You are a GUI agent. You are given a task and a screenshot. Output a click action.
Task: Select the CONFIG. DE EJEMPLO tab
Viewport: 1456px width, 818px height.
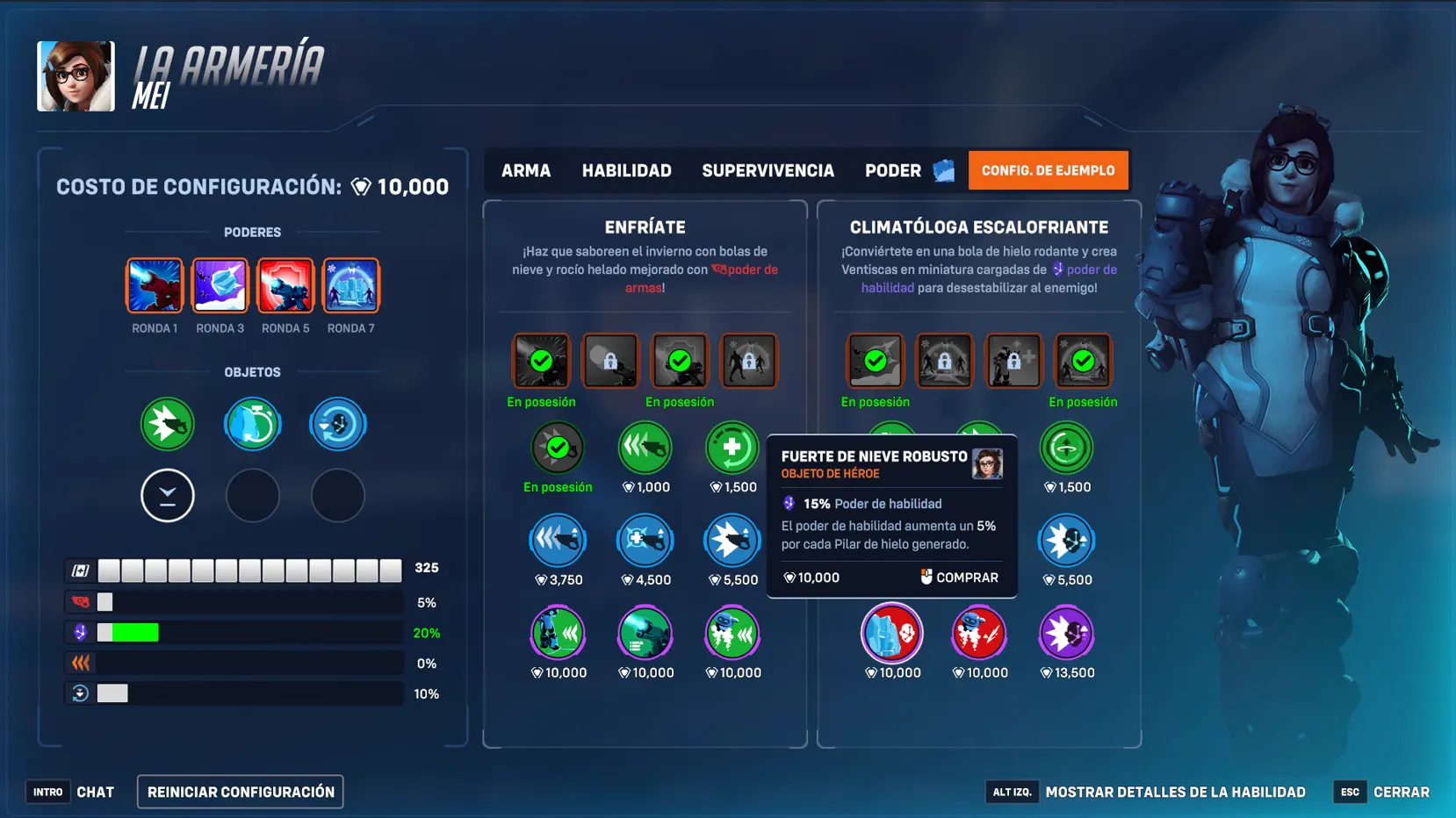1048,170
